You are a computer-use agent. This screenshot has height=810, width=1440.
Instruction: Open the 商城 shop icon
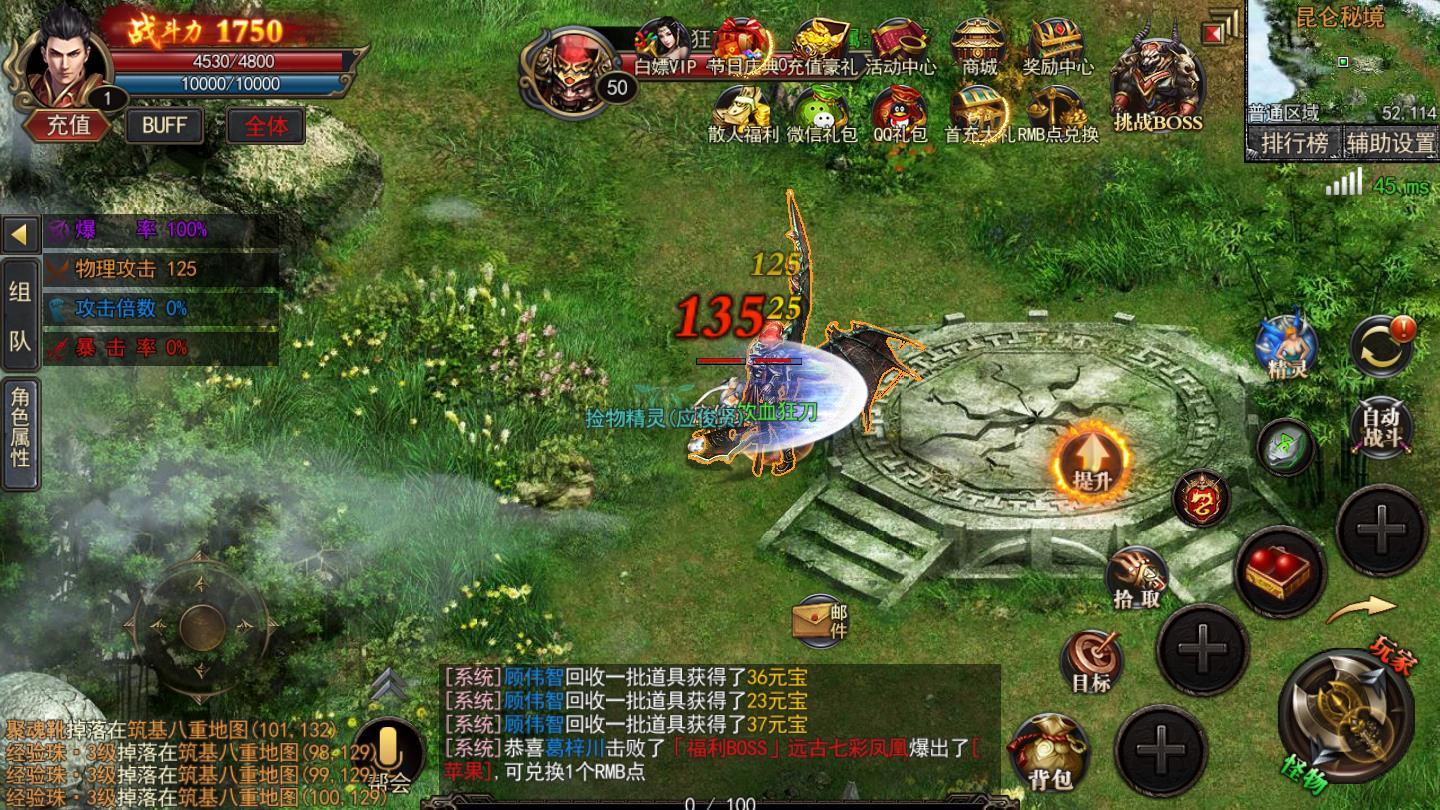click(x=979, y=46)
